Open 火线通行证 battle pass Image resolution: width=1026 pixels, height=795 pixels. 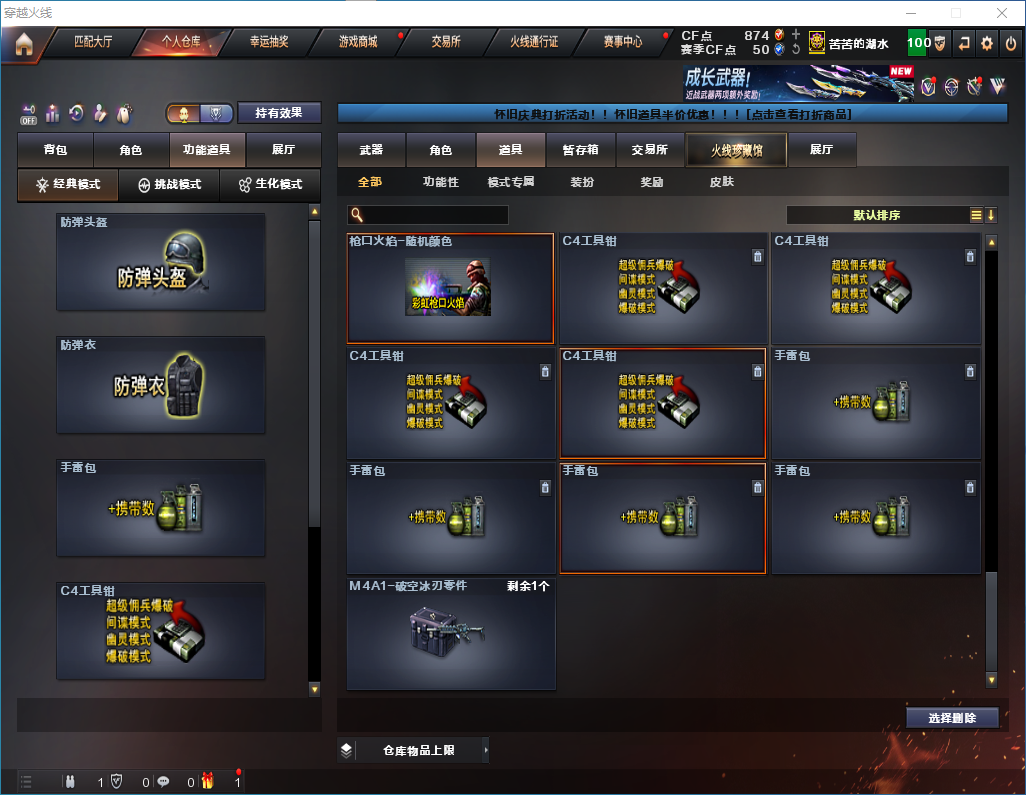pos(534,43)
